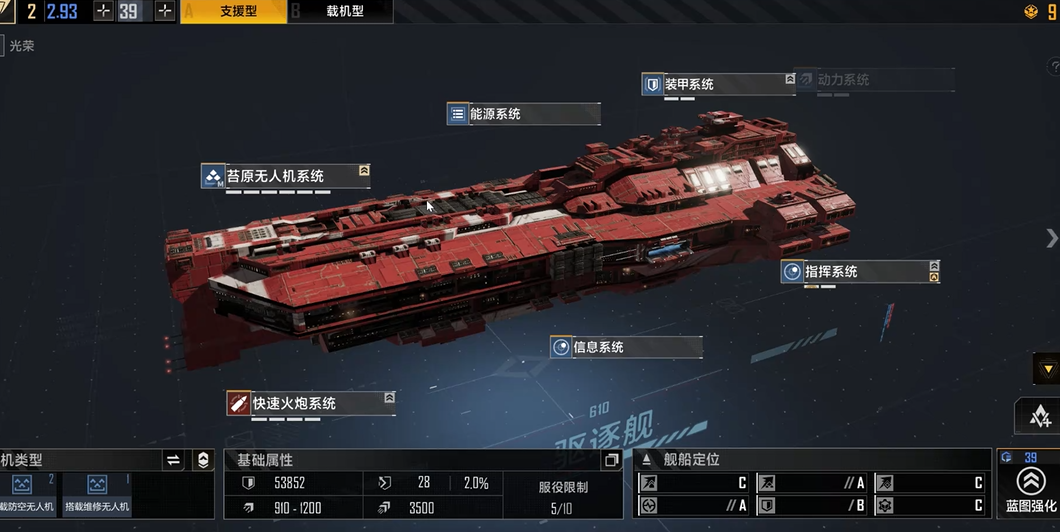Image resolution: width=1060 pixels, height=532 pixels.
Task: Open 蓝图强化 blueprint enhancement
Action: 1030,487
